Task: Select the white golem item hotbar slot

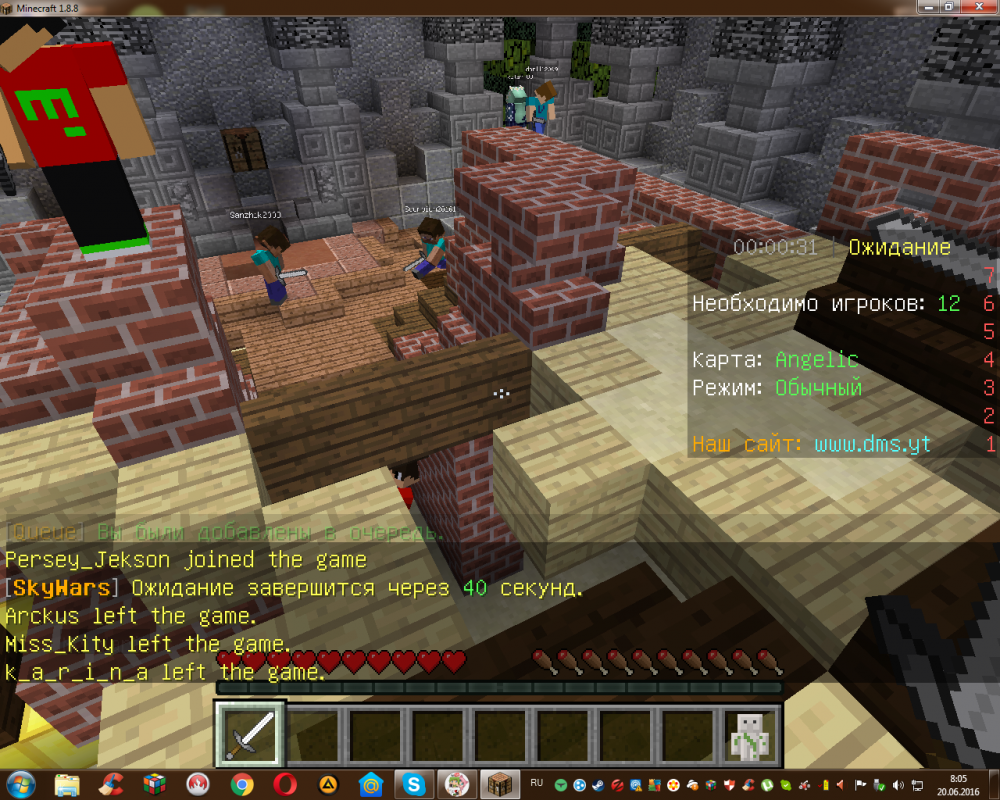Action: click(750, 734)
